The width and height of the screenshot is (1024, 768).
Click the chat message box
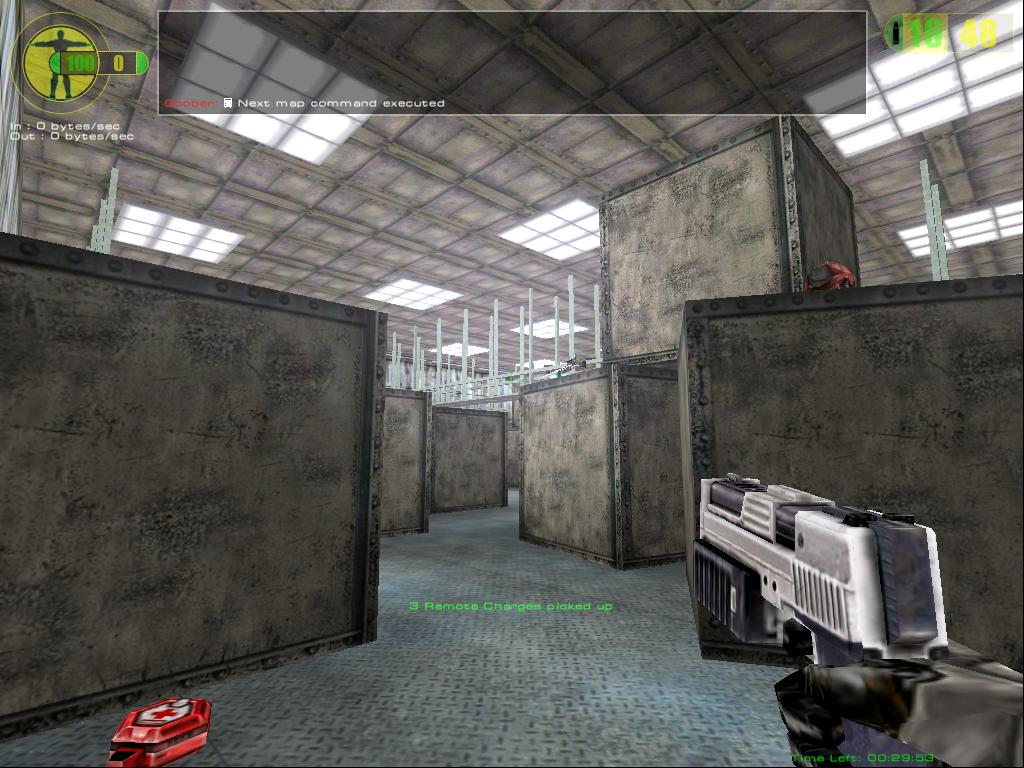tap(512, 62)
